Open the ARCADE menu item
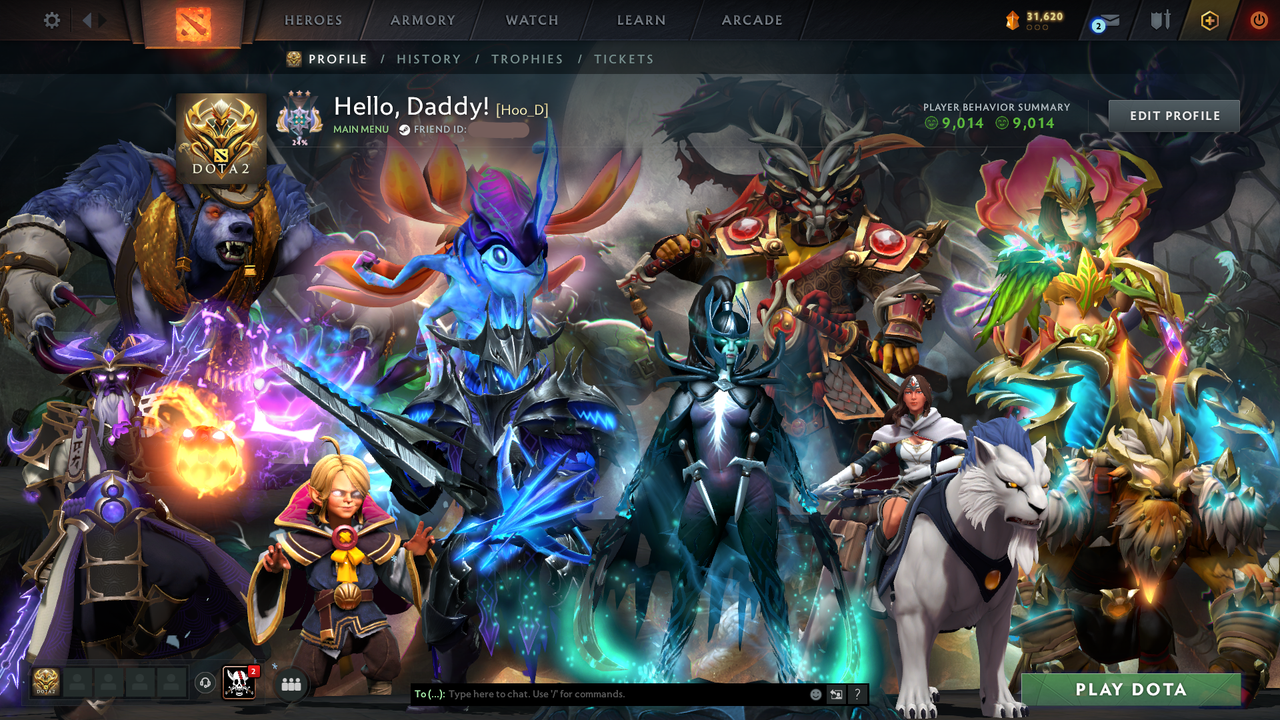 click(750, 20)
